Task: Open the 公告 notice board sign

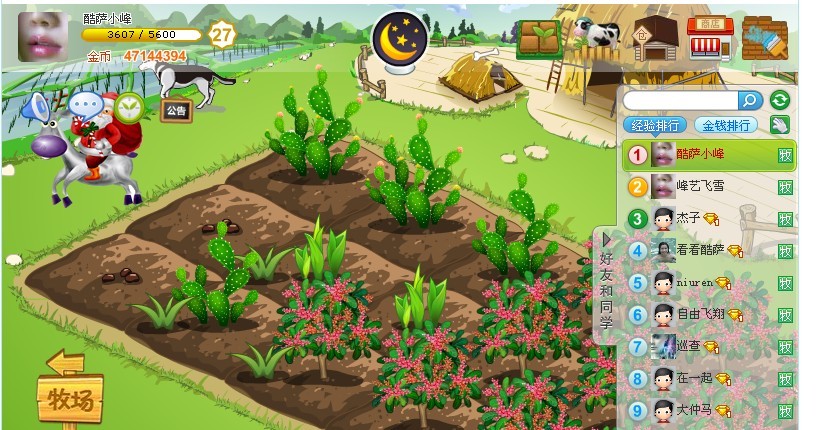Action: 176,110
